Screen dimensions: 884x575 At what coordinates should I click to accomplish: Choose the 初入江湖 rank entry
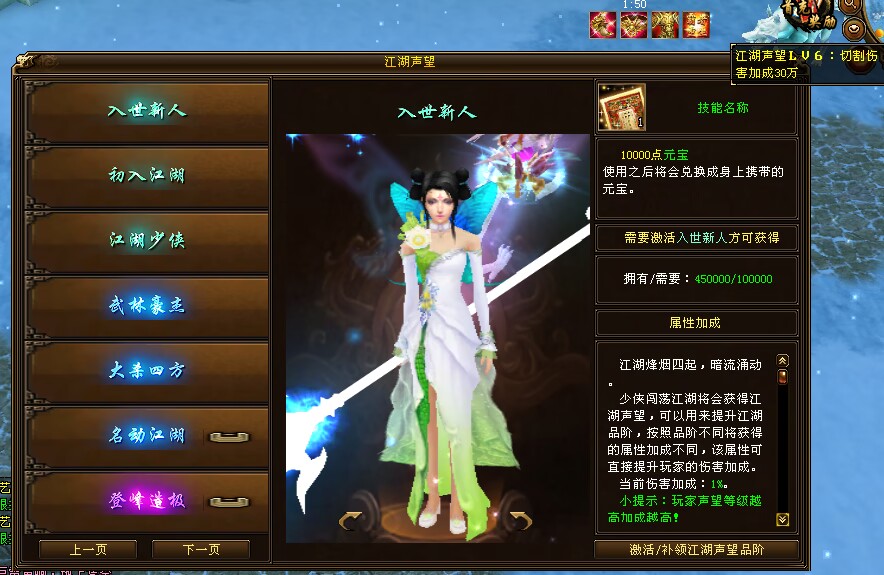[147, 176]
